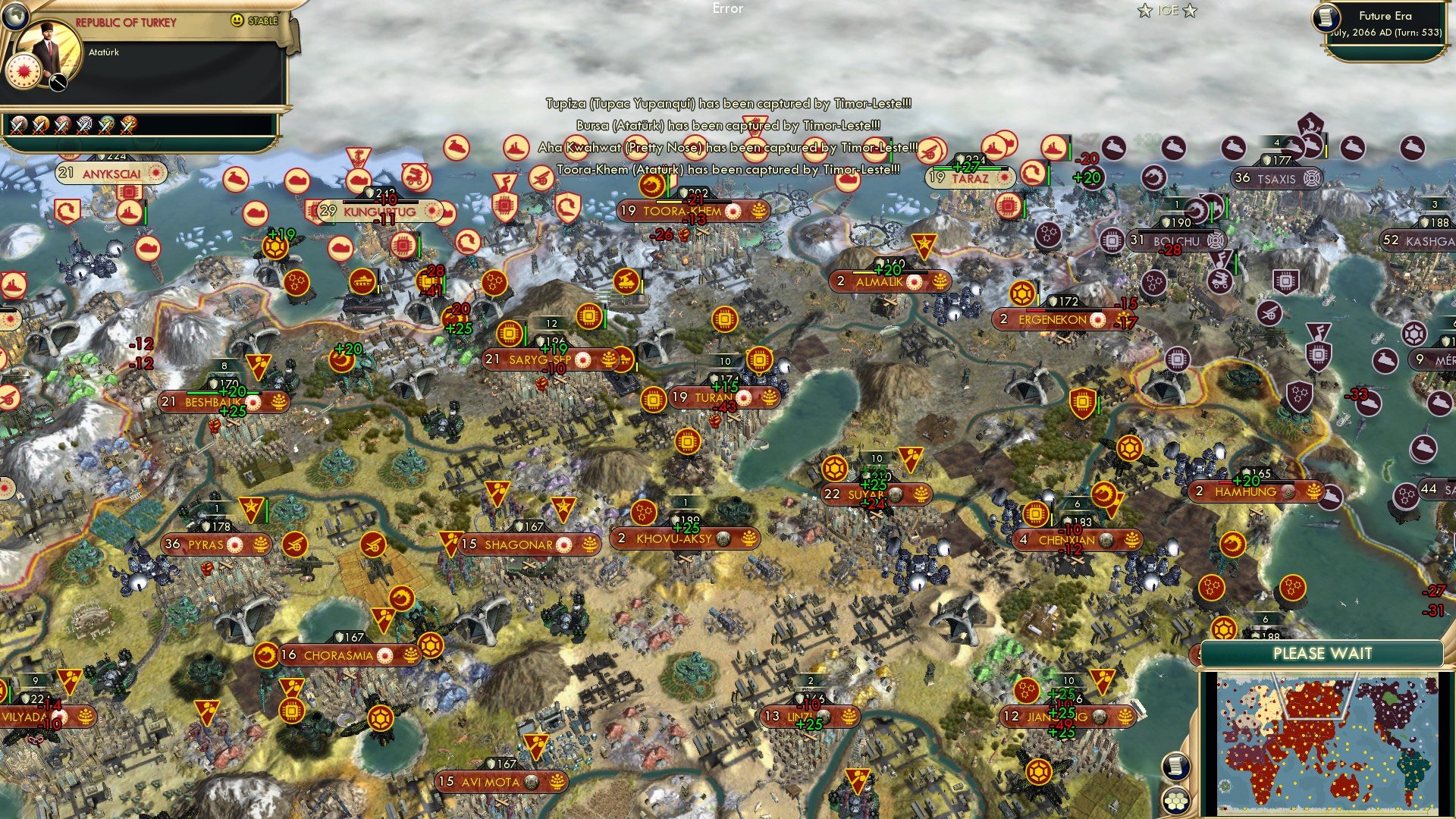Click the Republic of Turkey civilization emblem
The width and height of the screenshot is (1456, 819).
(24, 71)
